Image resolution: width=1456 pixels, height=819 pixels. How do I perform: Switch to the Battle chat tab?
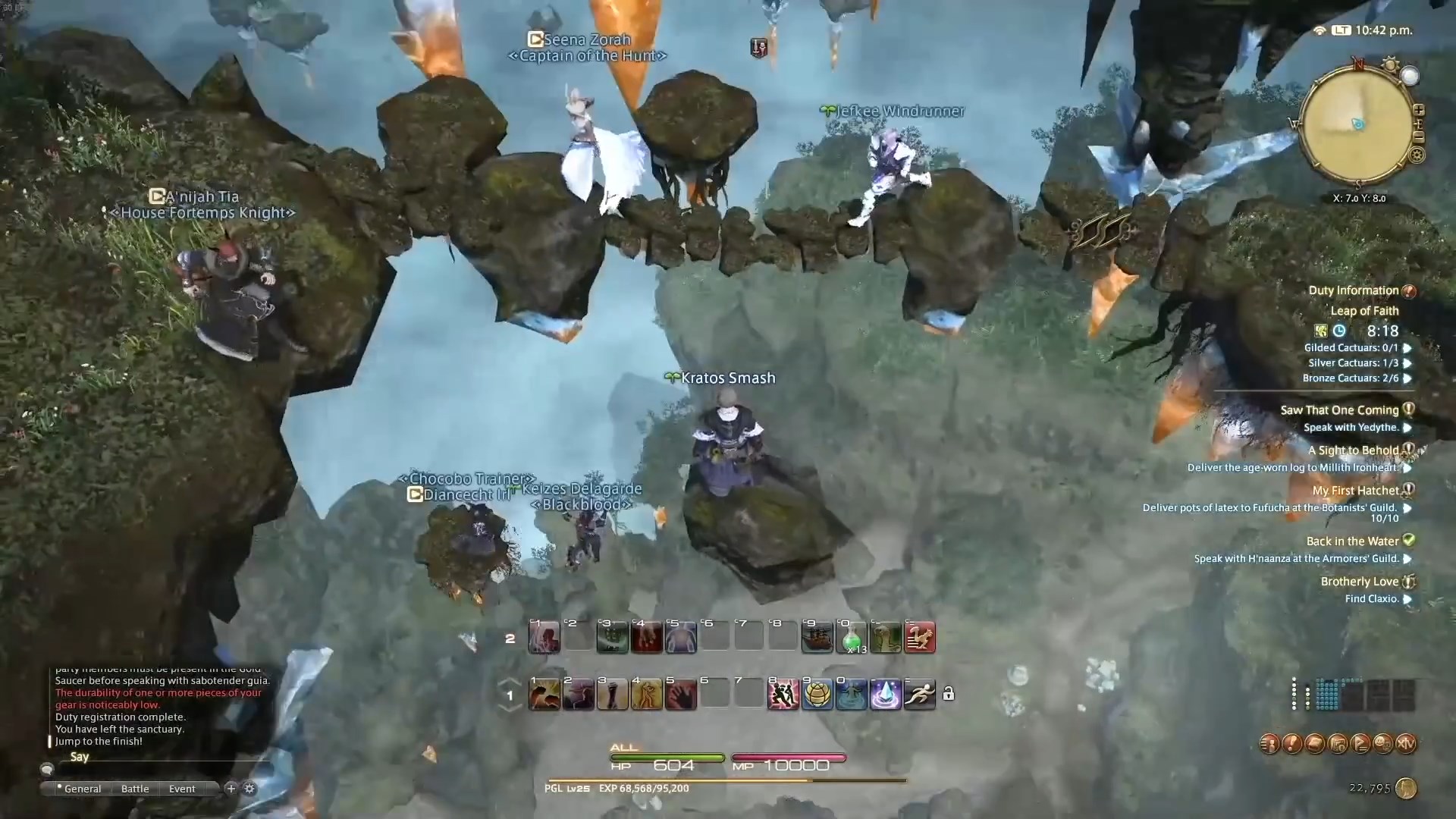pyautogui.click(x=134, y=789)
